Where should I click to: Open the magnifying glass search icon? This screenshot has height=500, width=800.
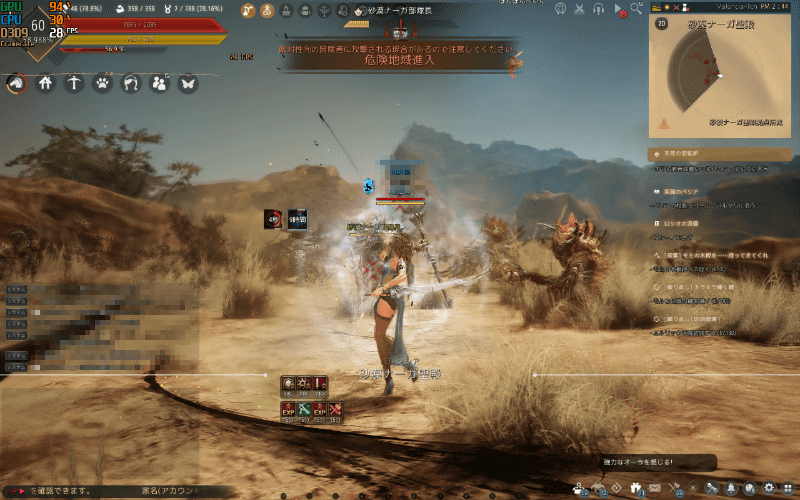(637, 9)
